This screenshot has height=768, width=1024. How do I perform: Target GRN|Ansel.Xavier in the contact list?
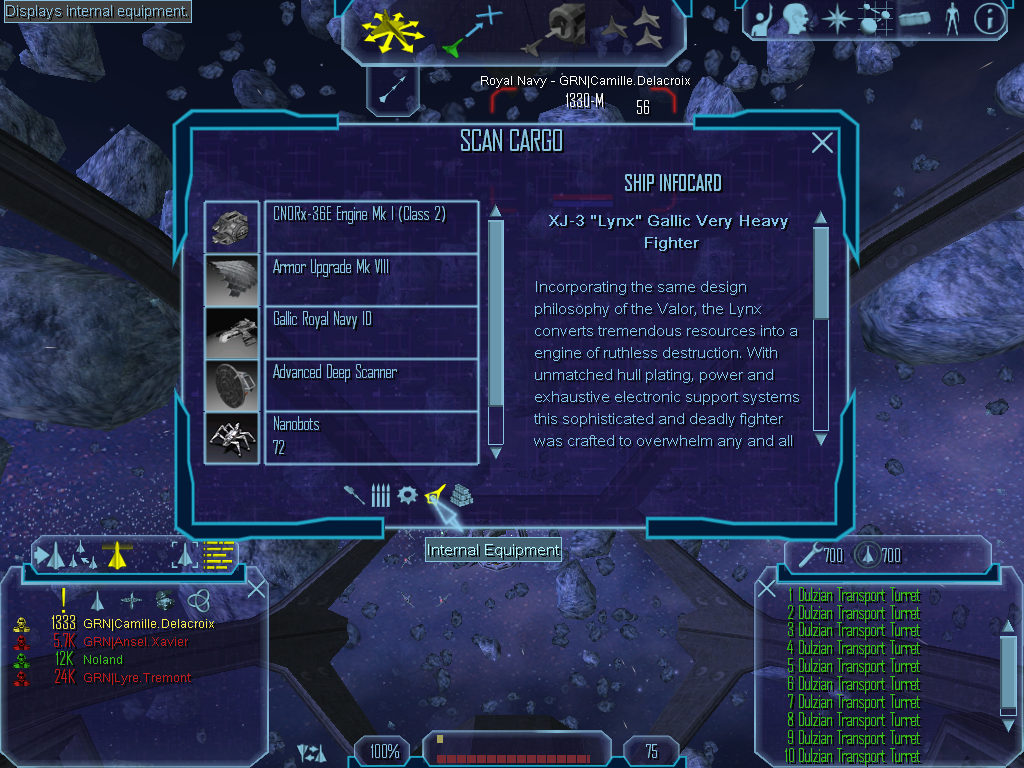point(135,642)
